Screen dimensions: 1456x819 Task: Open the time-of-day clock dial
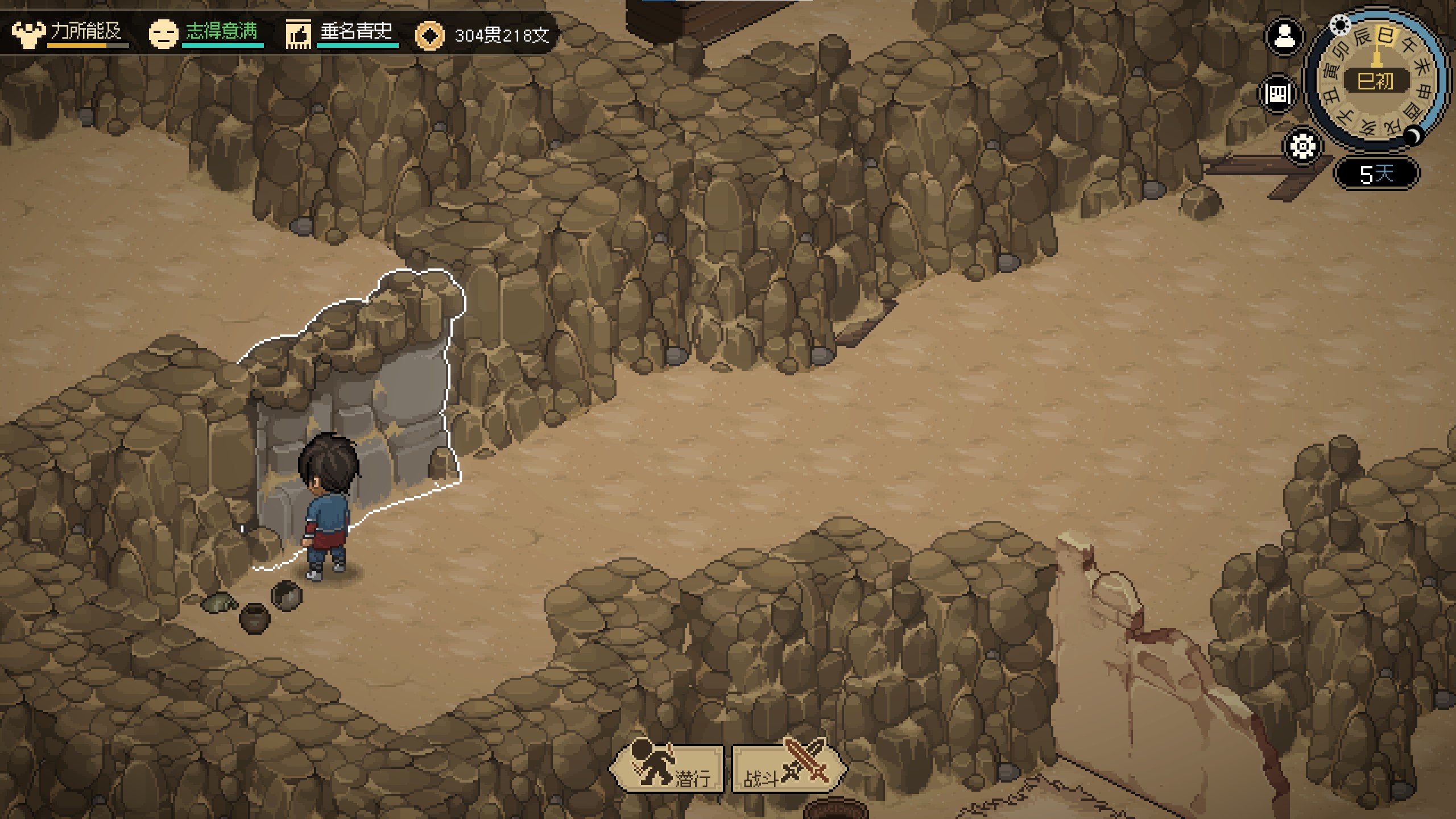(1376, 80)
